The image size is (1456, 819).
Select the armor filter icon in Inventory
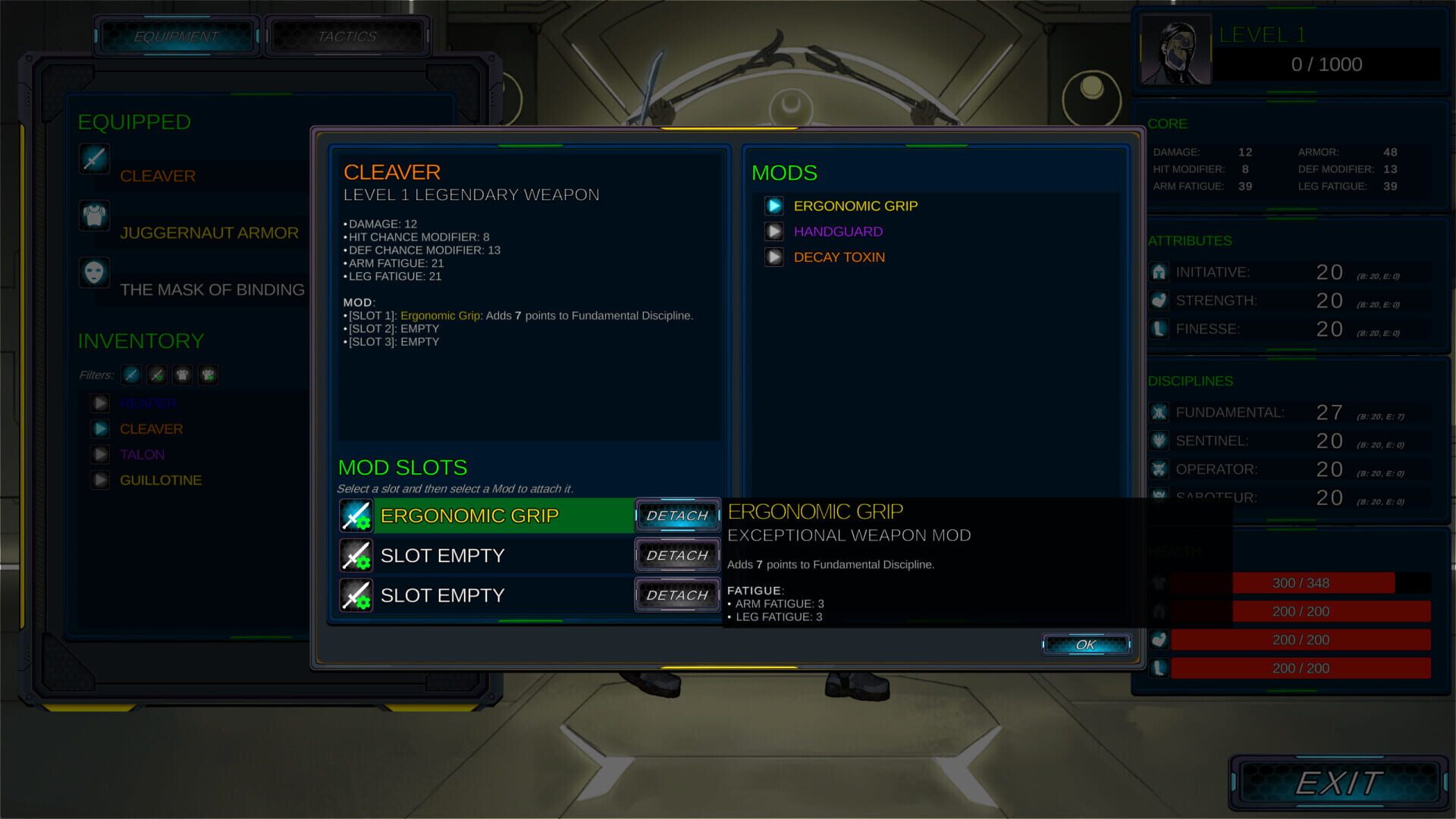pyautogui.click(x=182, y=375)
